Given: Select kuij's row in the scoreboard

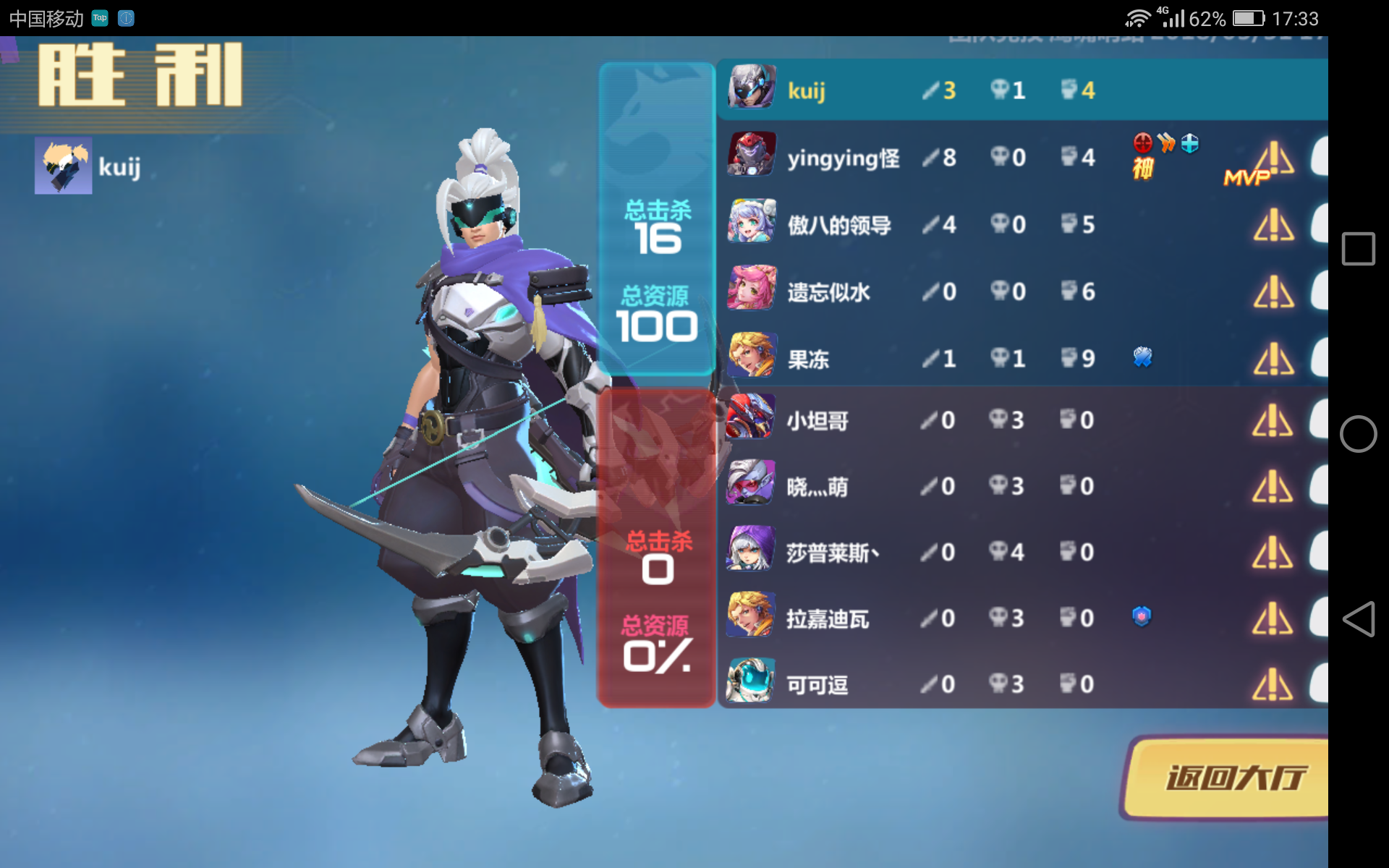Looking at the screenshot, I should tap(940, 88).
